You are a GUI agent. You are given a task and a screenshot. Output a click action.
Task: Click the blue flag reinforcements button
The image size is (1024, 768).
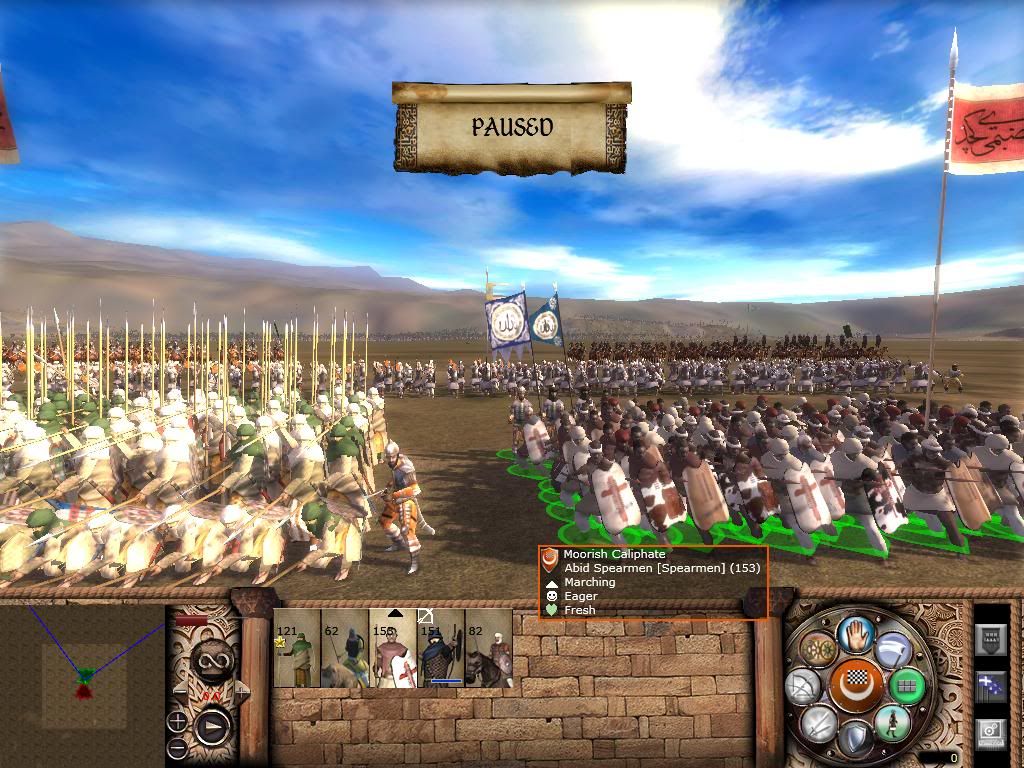[x=990, y=686]
